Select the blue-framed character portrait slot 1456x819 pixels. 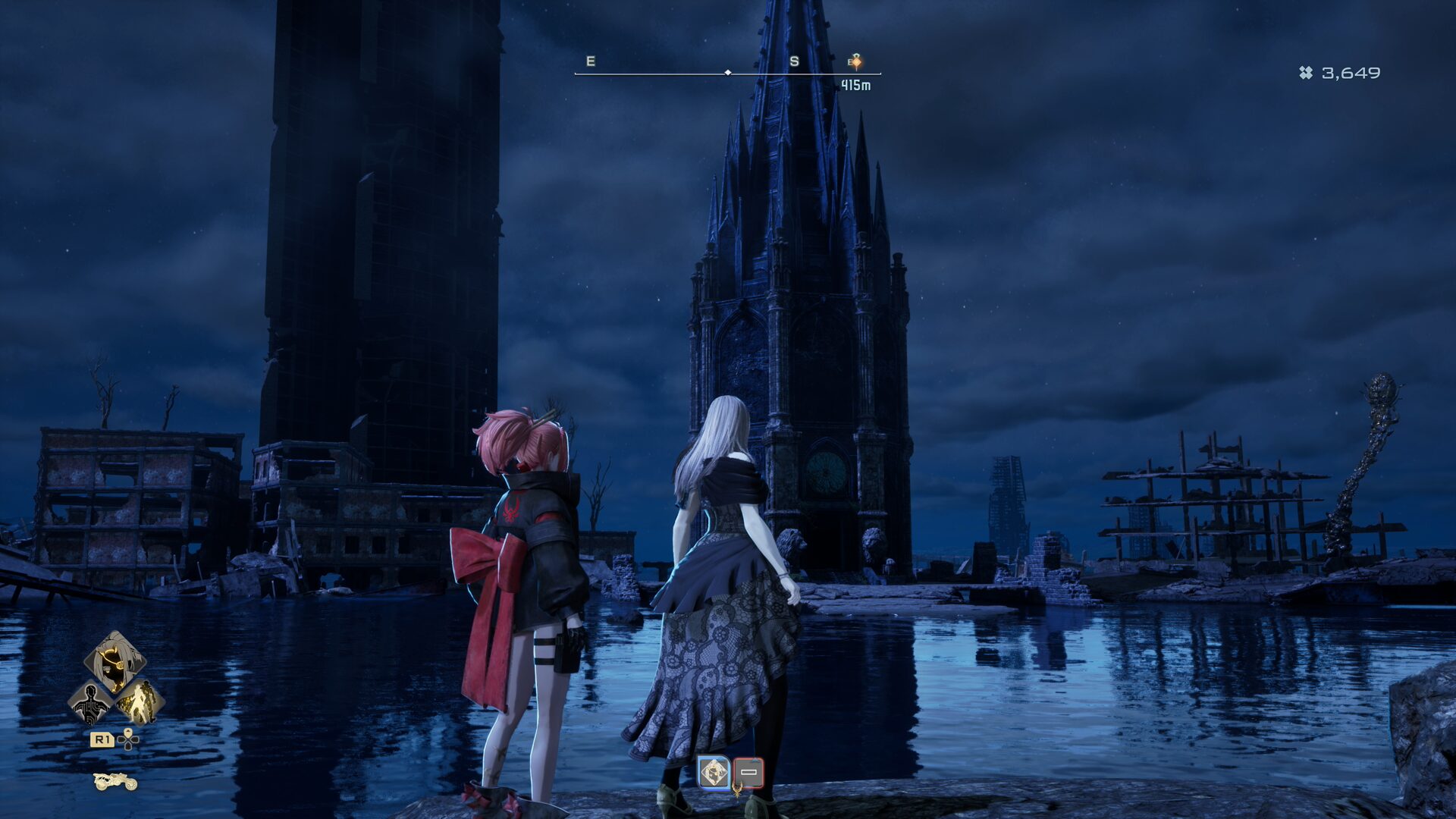[x=714, y=773]
